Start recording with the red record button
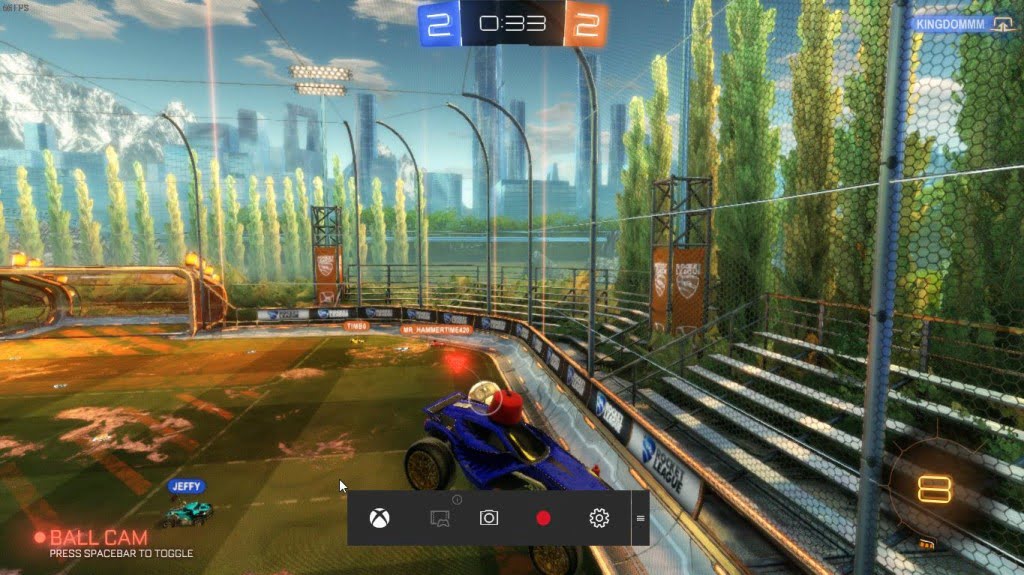1024x575 pixels. pos(543,518)
